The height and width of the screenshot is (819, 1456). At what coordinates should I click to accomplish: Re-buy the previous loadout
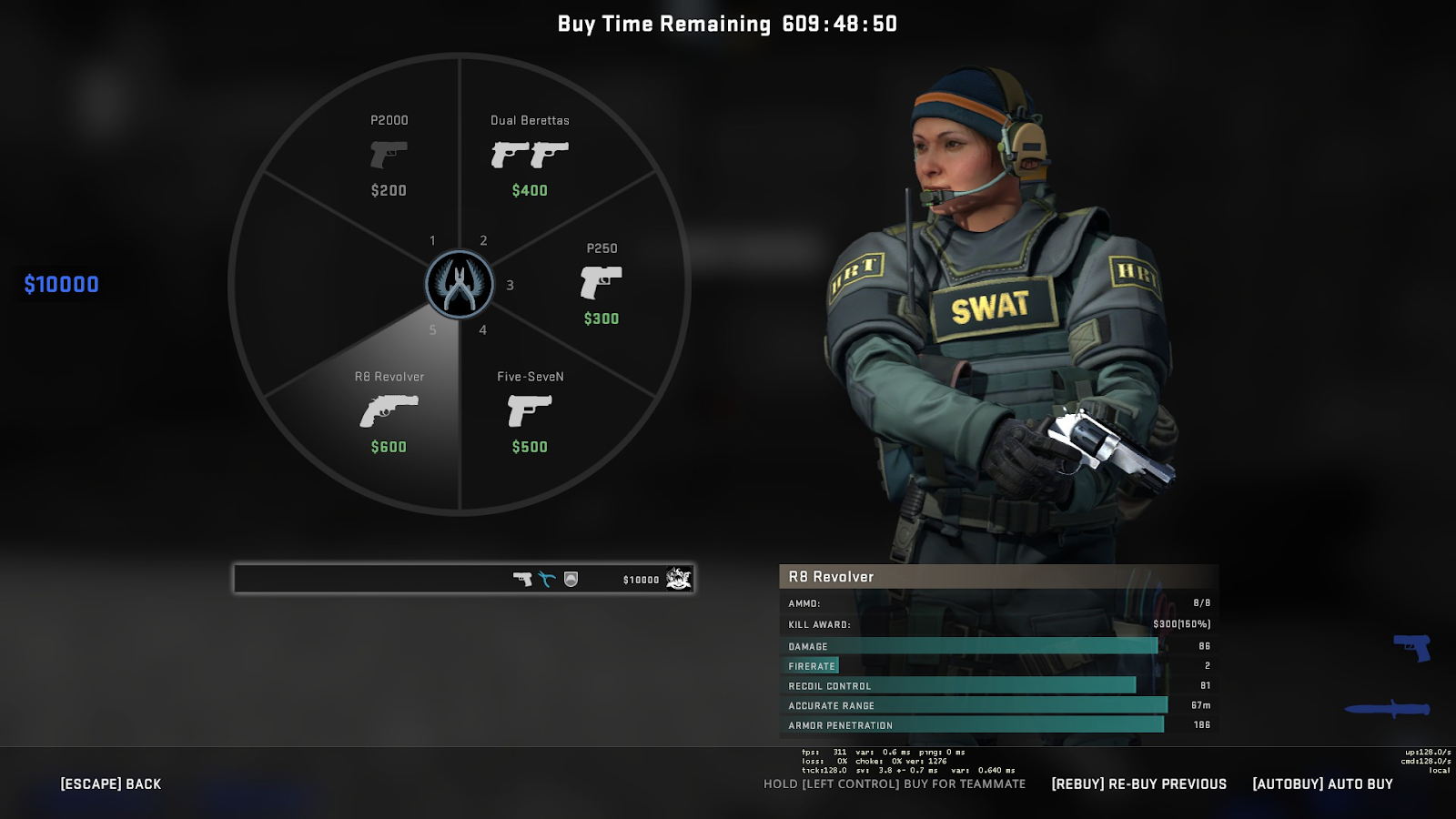[x=1138, y=784]
